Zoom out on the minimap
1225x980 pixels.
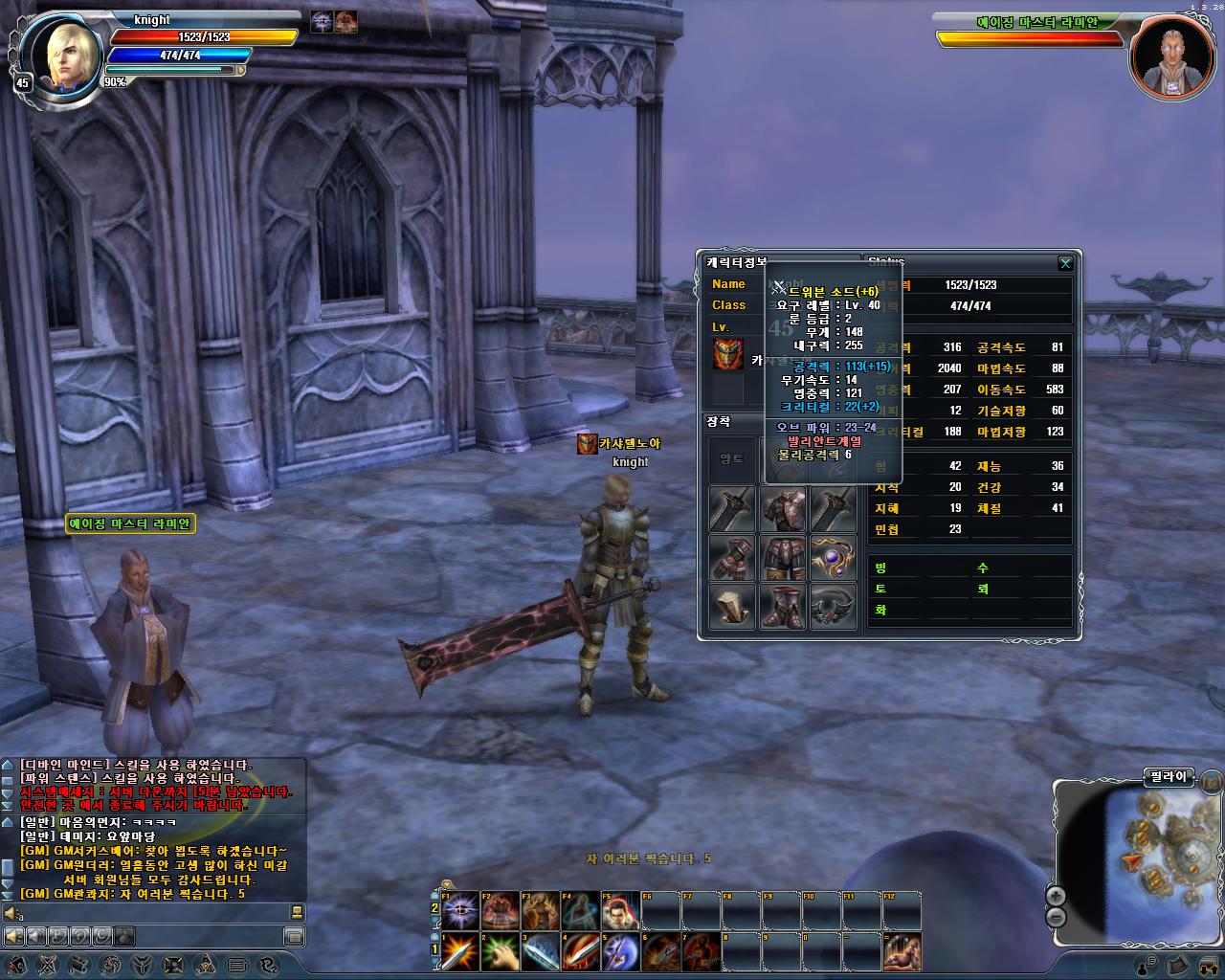coord(1056,917)
